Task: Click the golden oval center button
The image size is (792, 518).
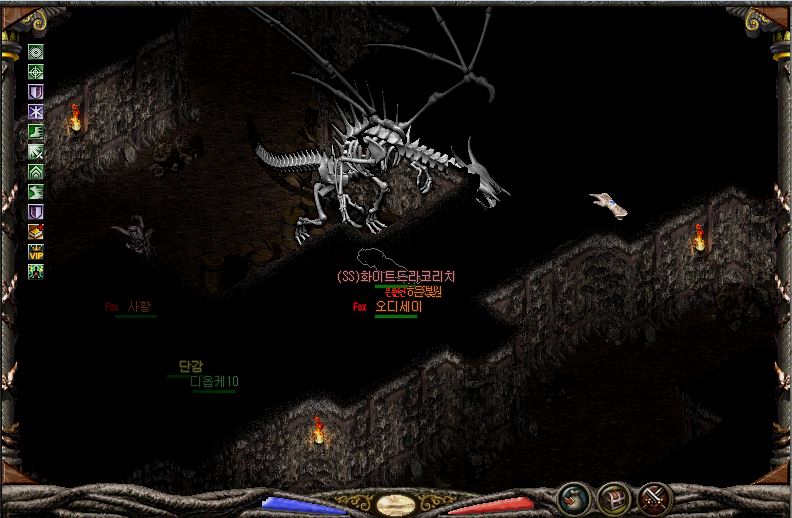Action: point(396,503)
